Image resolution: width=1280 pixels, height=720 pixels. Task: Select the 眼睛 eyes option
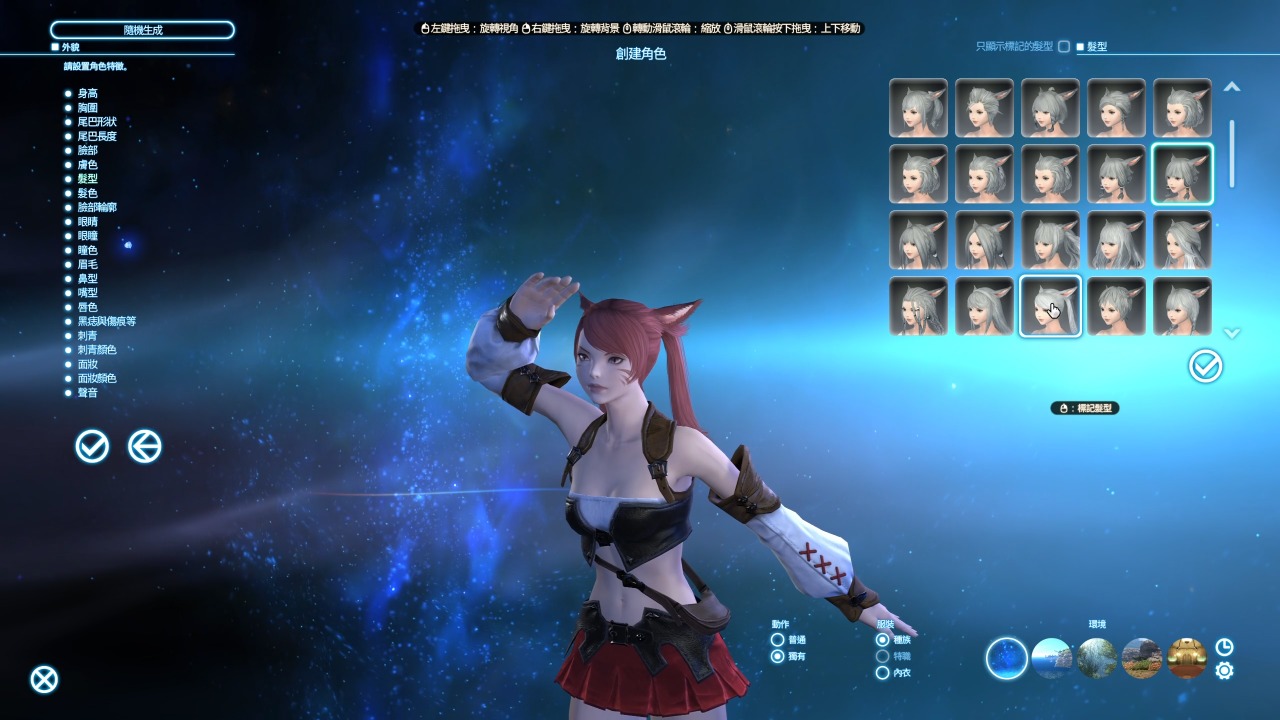[87, 221]
